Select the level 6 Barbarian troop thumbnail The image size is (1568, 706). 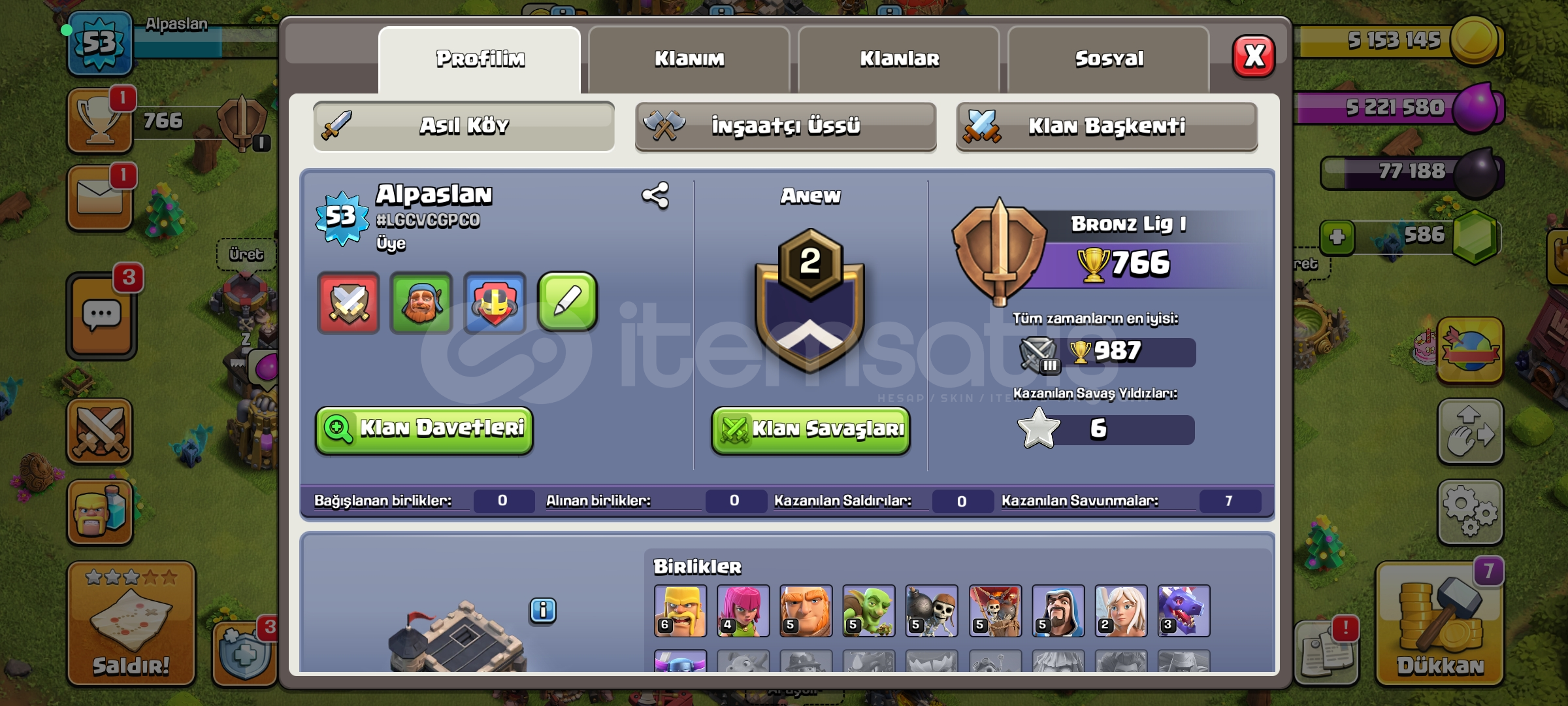point(679,612)
